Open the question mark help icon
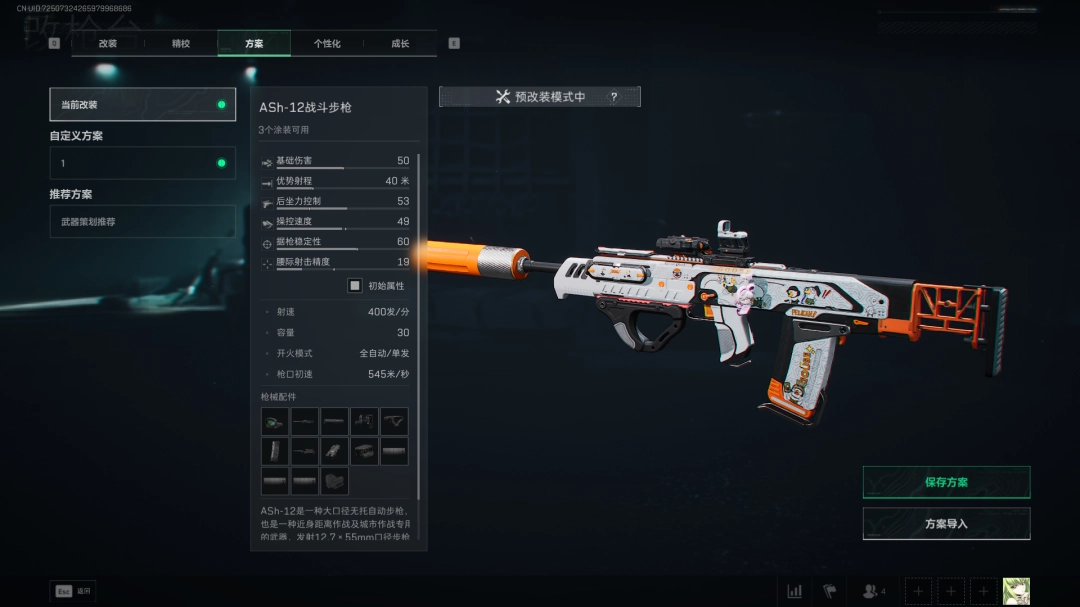 [614, 97]
